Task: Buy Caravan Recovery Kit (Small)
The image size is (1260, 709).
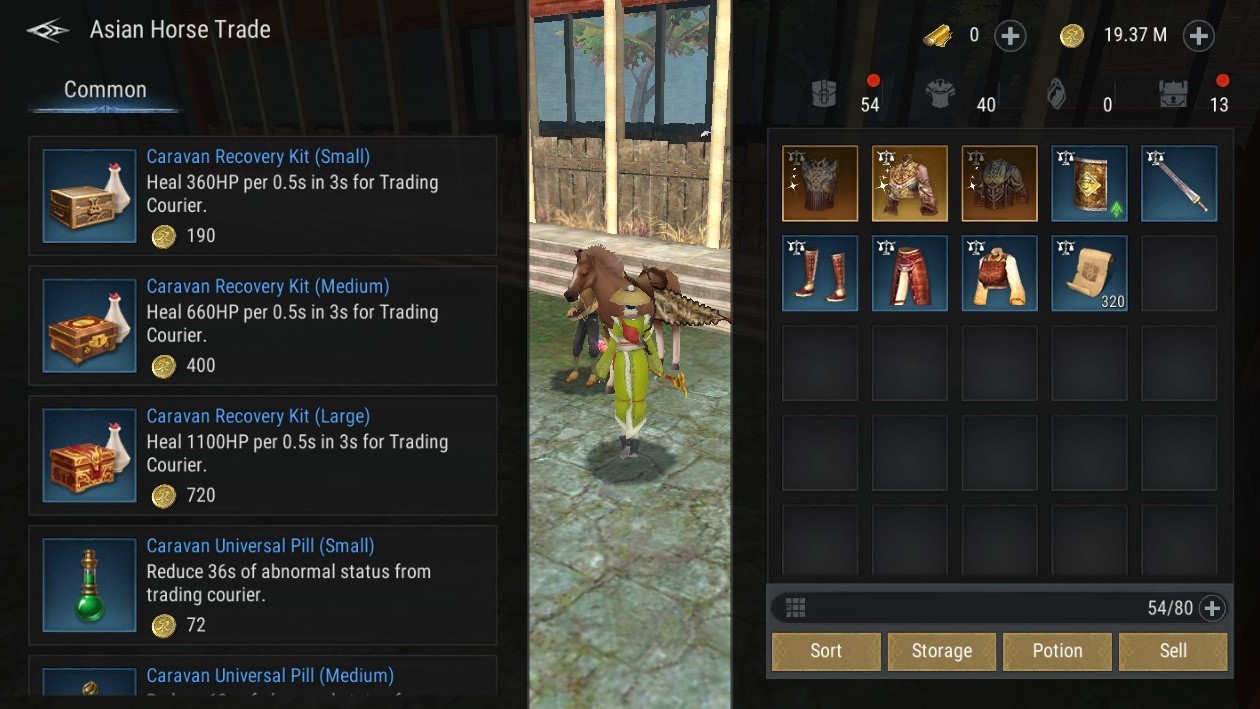Action: 262,196
